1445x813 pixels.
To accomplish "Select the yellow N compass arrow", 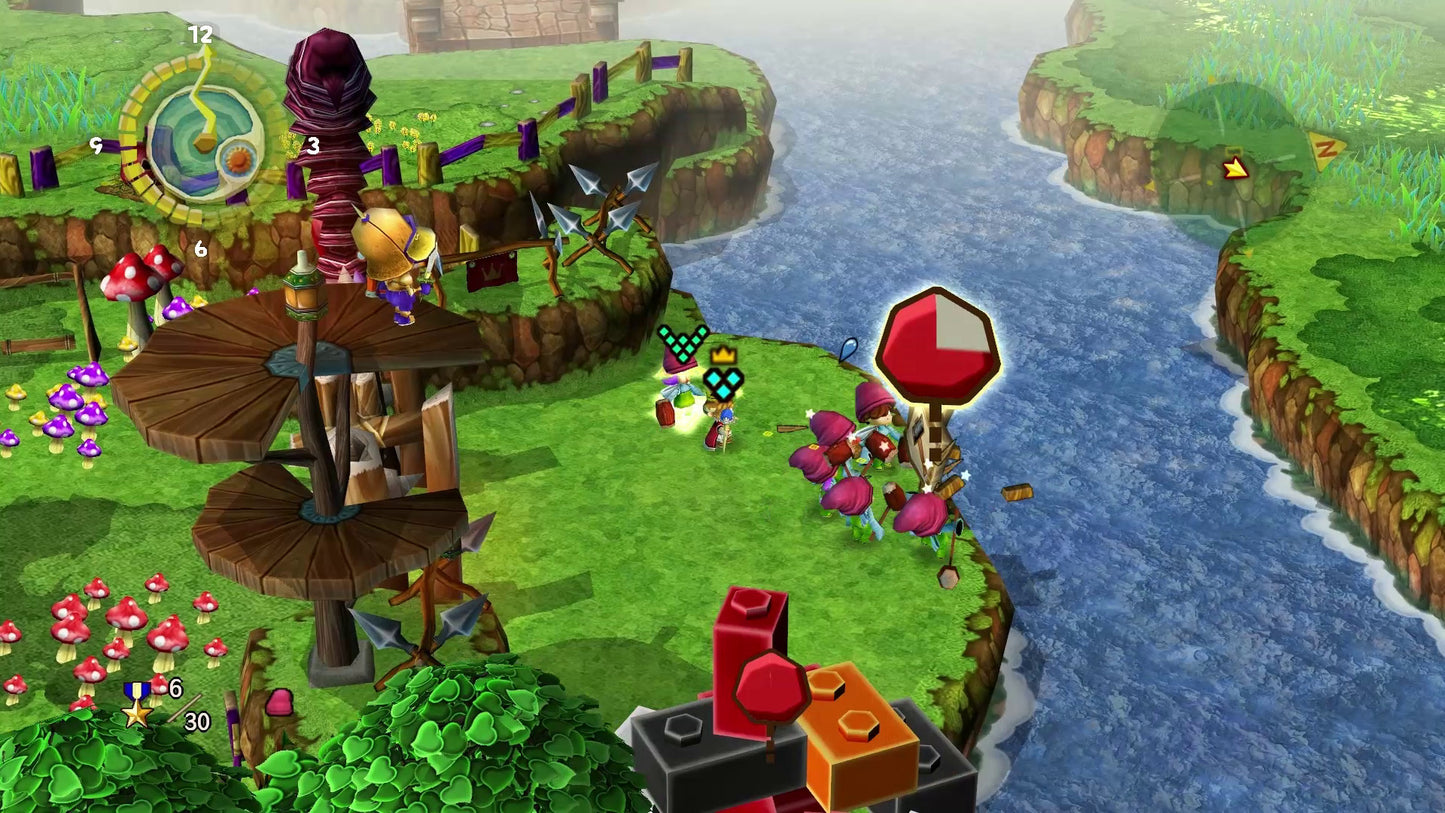I will pos(1327,152).
